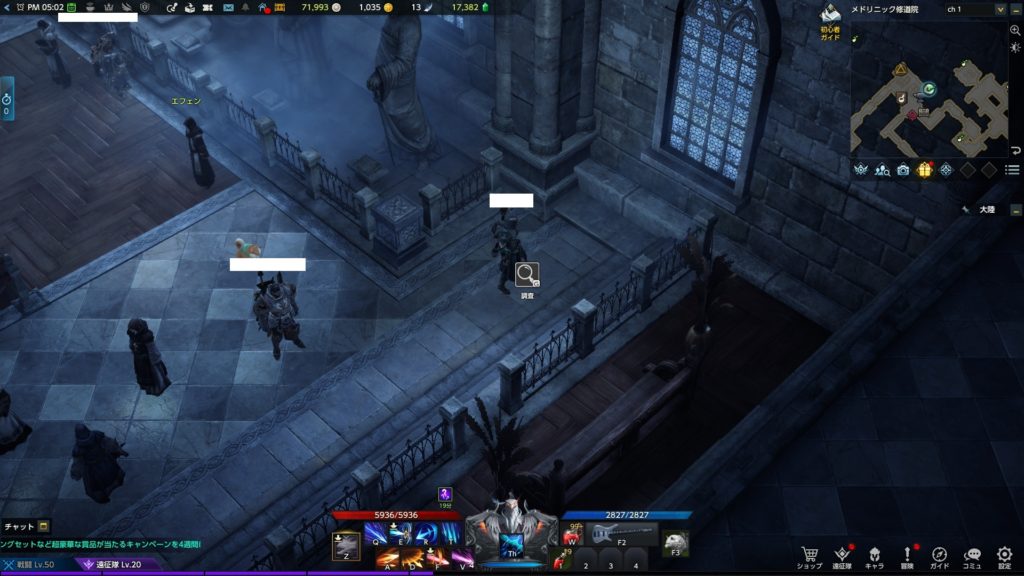The width and height of the screenshot is (1024, 576).
Task: Open the gift box icon below minimap
Action: [x=925, y=170]
